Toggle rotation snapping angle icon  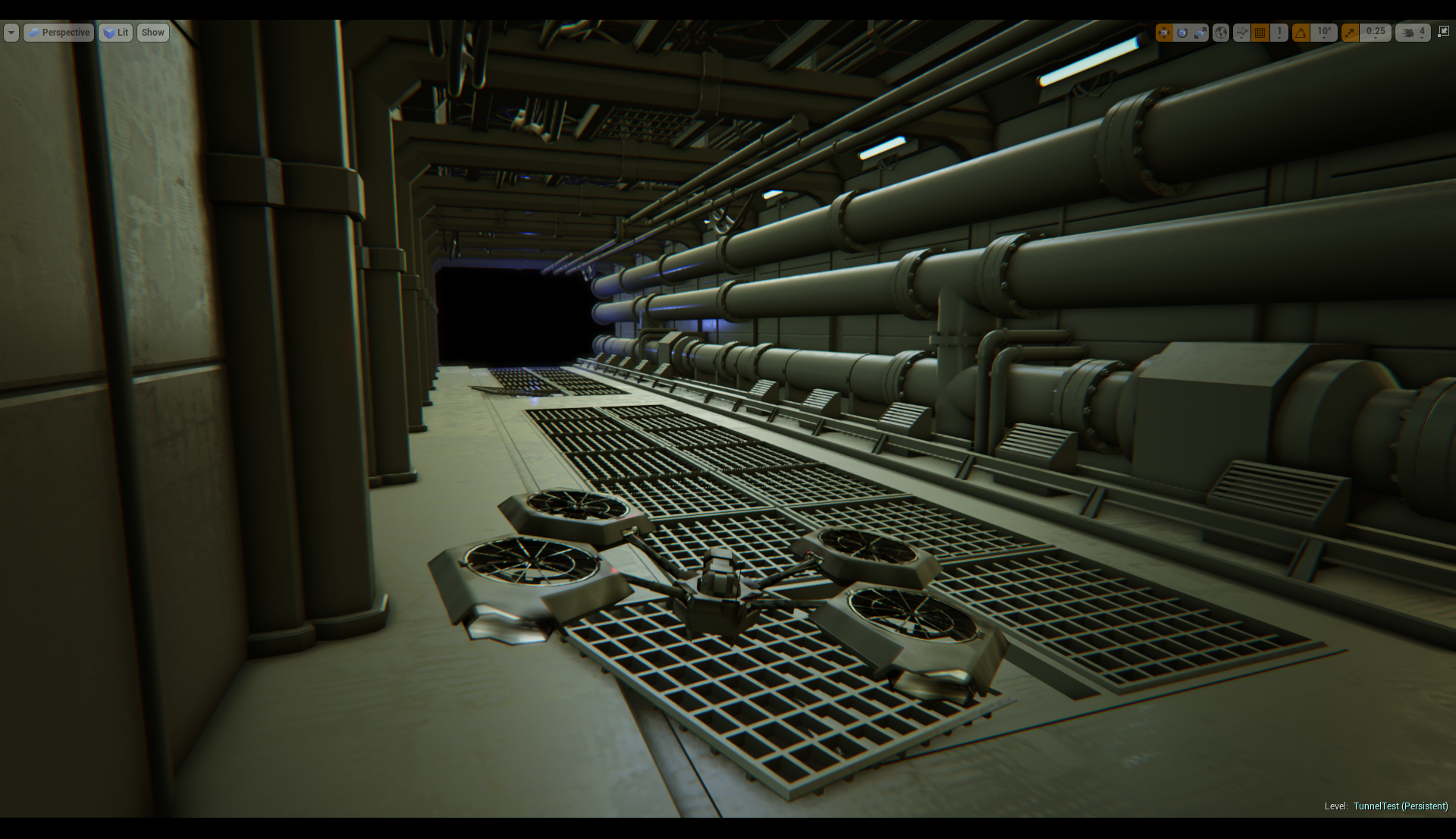click(1301, 33)
